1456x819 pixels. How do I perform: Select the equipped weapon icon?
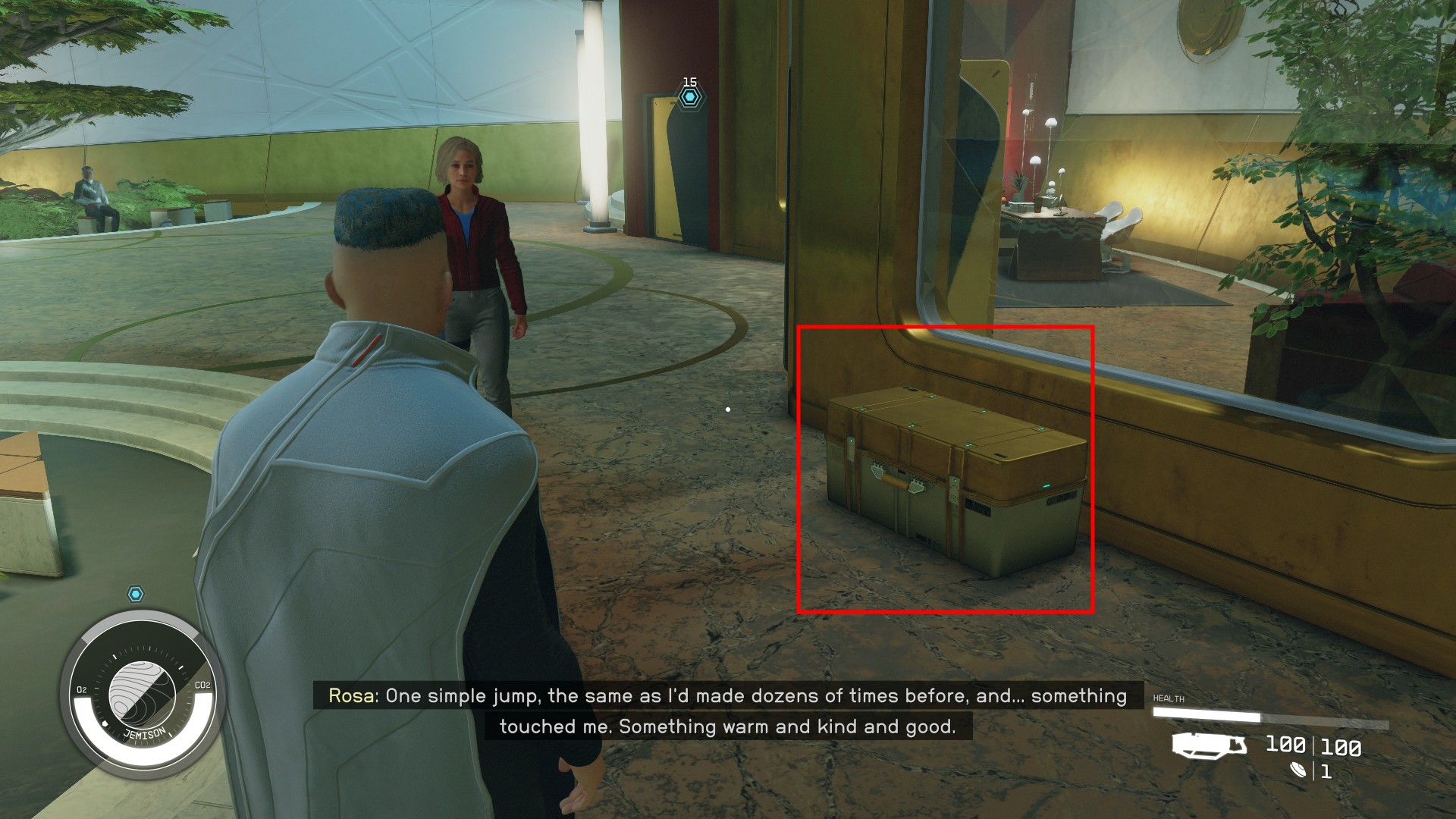(1209, 745)
